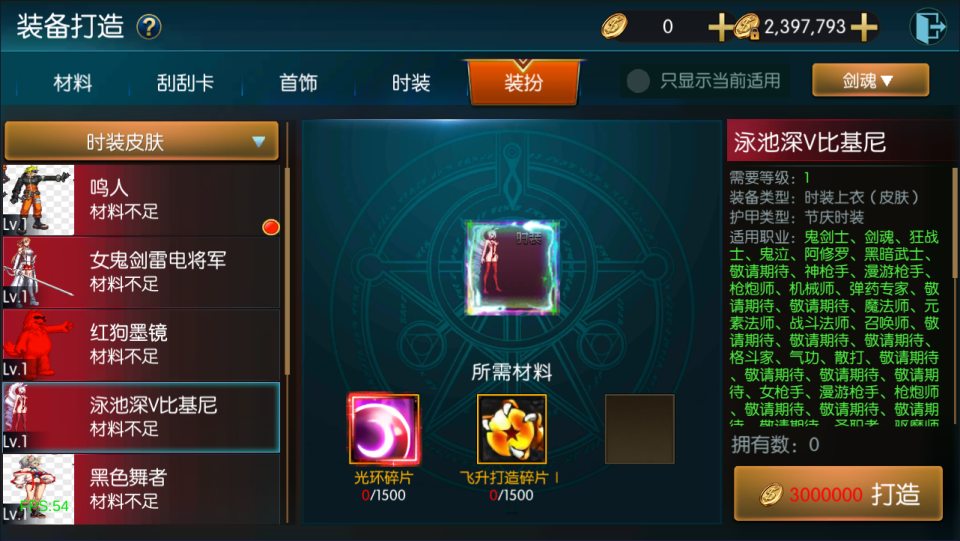This screenshot has height=541, width=960.
Task: Select the 泳池深V比基尼 list row
Action: point(141,416)
